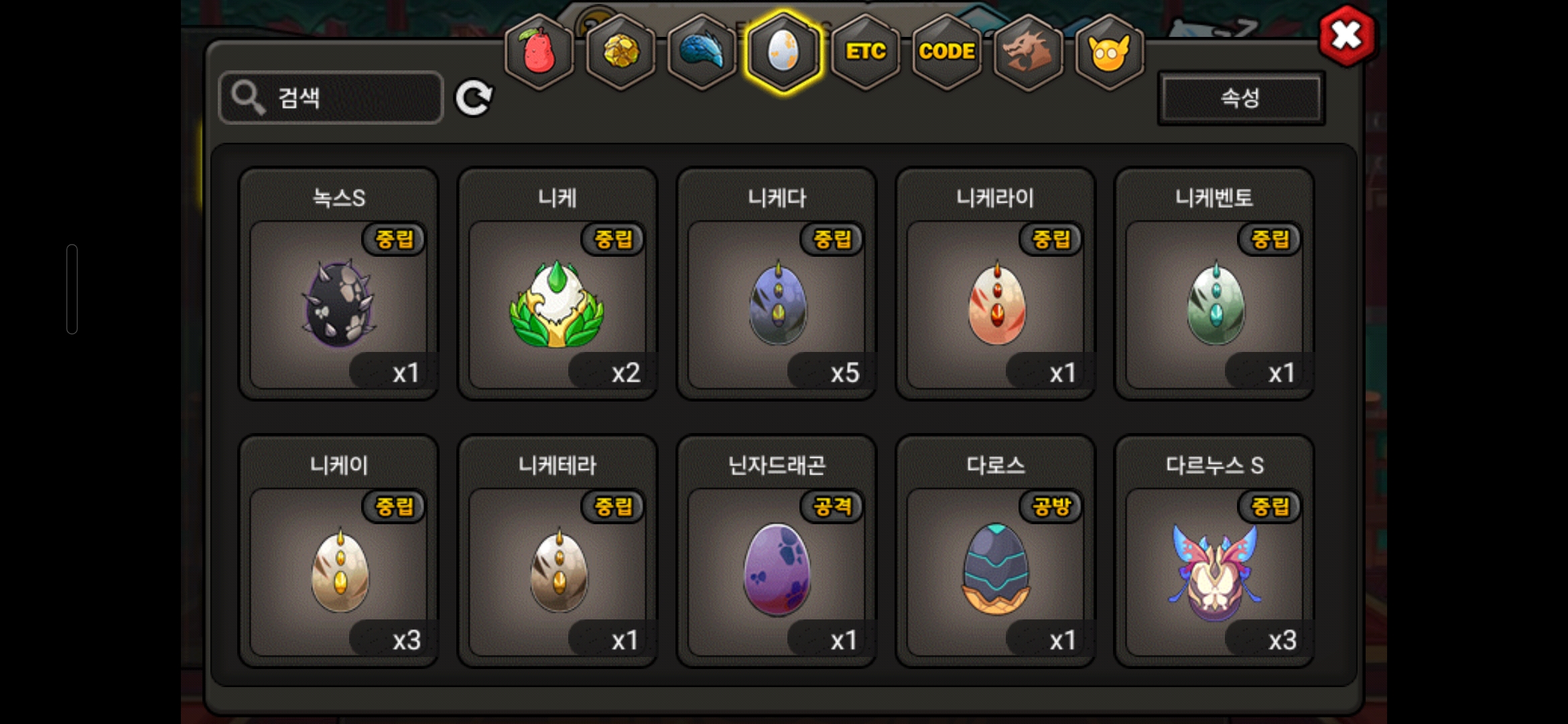Image resolution: width=1568 pixels, height=724 pixels.
Task: Switch to the red fruit tab
Action: click(539, 52)
